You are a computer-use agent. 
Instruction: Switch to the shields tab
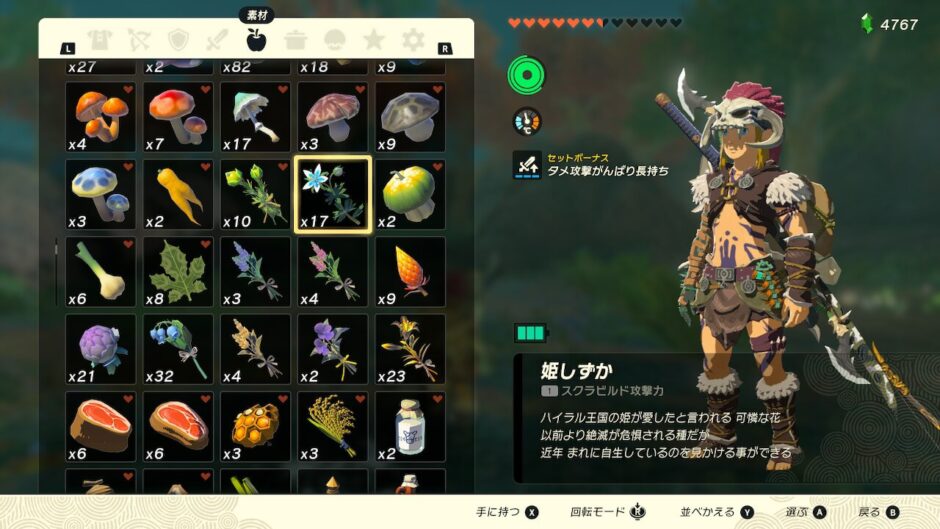click(178, 41)
